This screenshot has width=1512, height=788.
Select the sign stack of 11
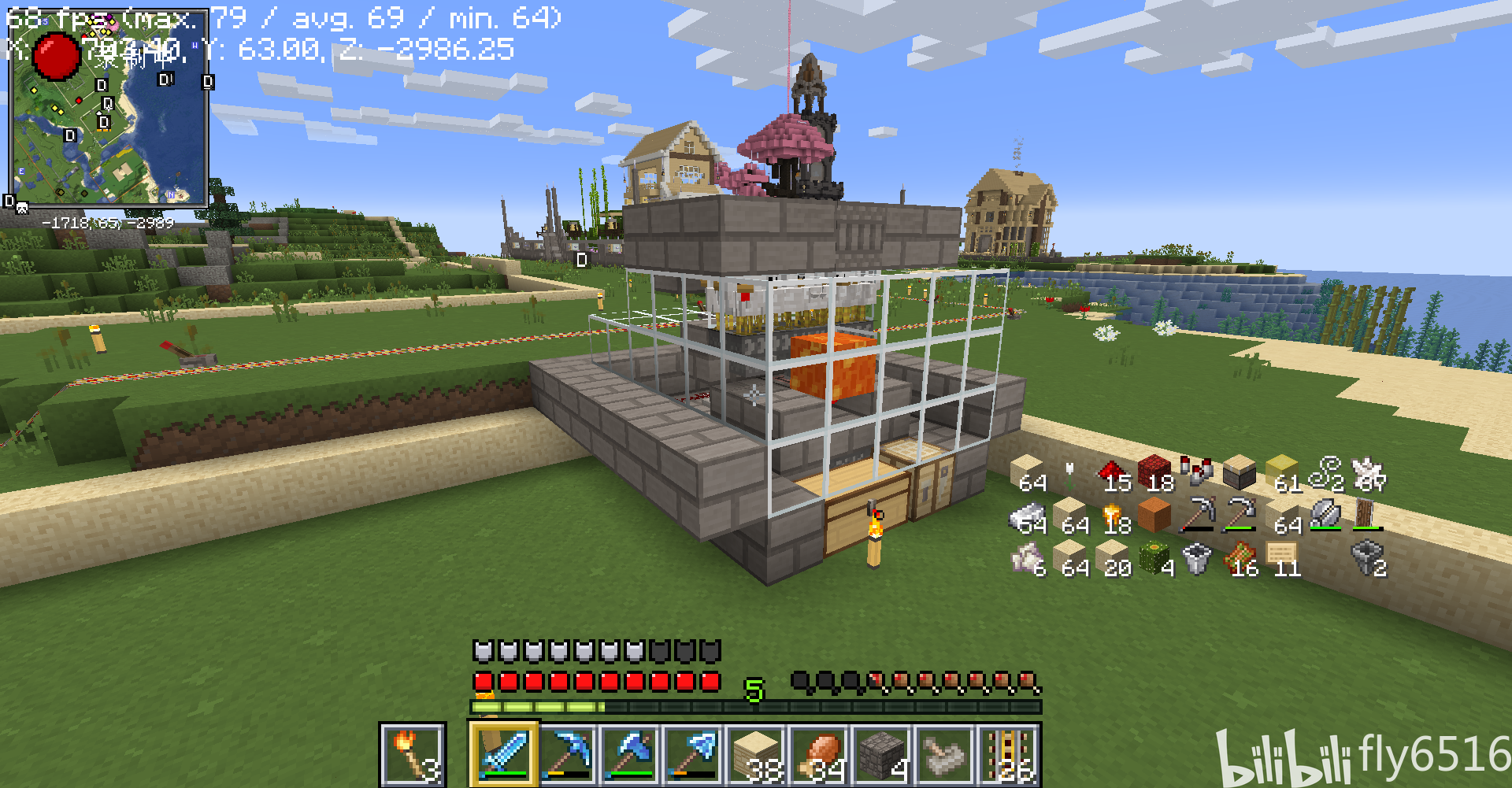pyautogui.click(x=1282, y=559)
